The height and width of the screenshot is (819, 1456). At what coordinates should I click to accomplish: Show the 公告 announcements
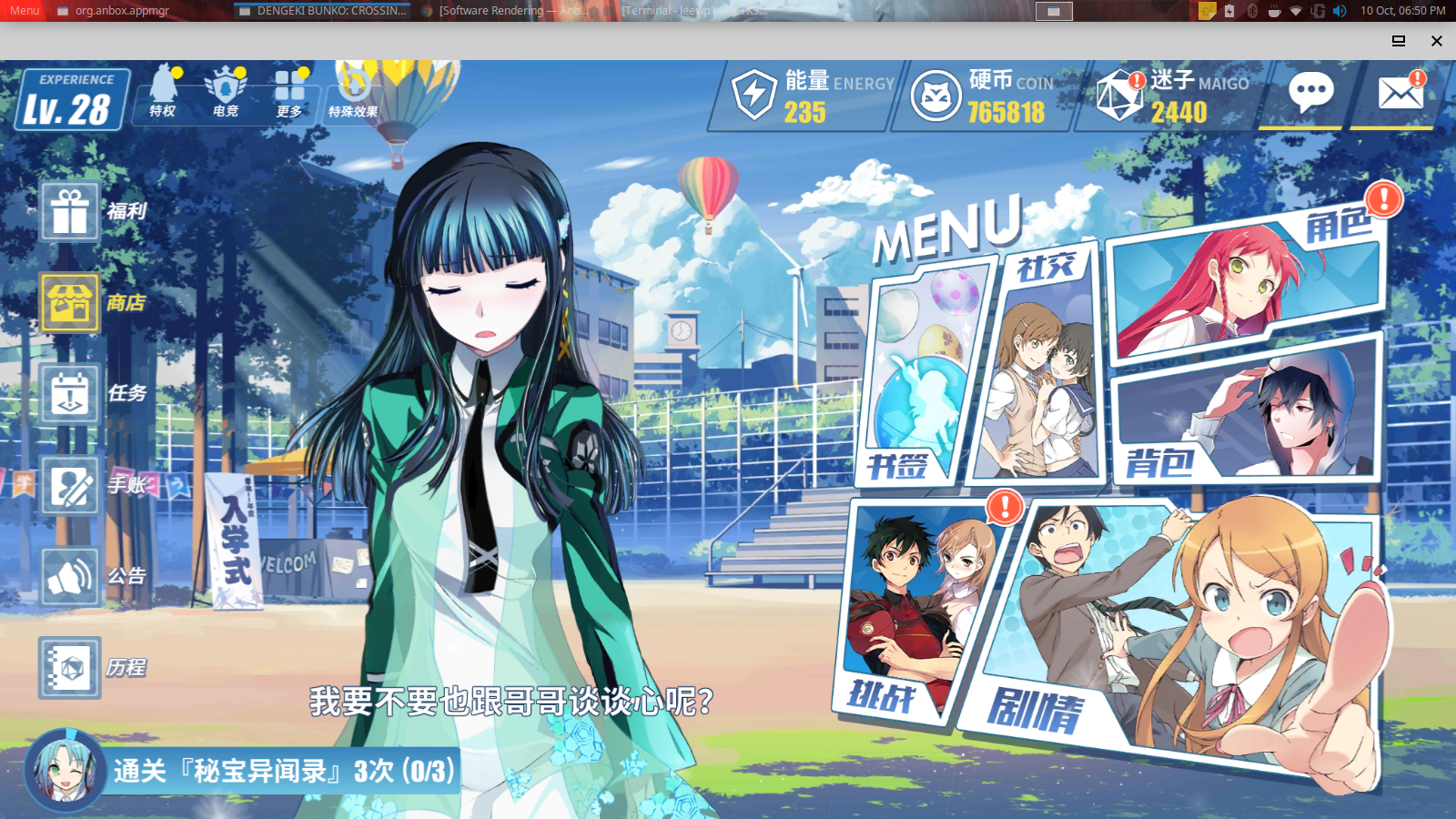(x=70, y=576)
